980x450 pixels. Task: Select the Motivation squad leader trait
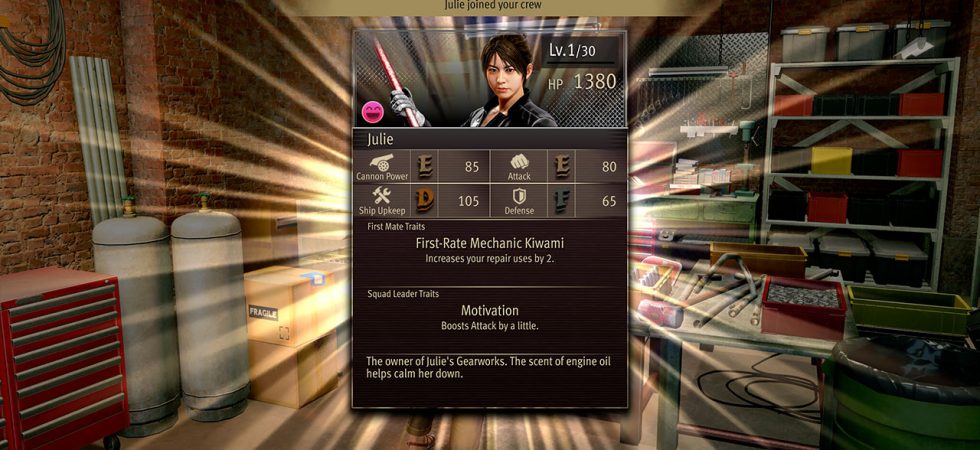[x=489, y=310]
